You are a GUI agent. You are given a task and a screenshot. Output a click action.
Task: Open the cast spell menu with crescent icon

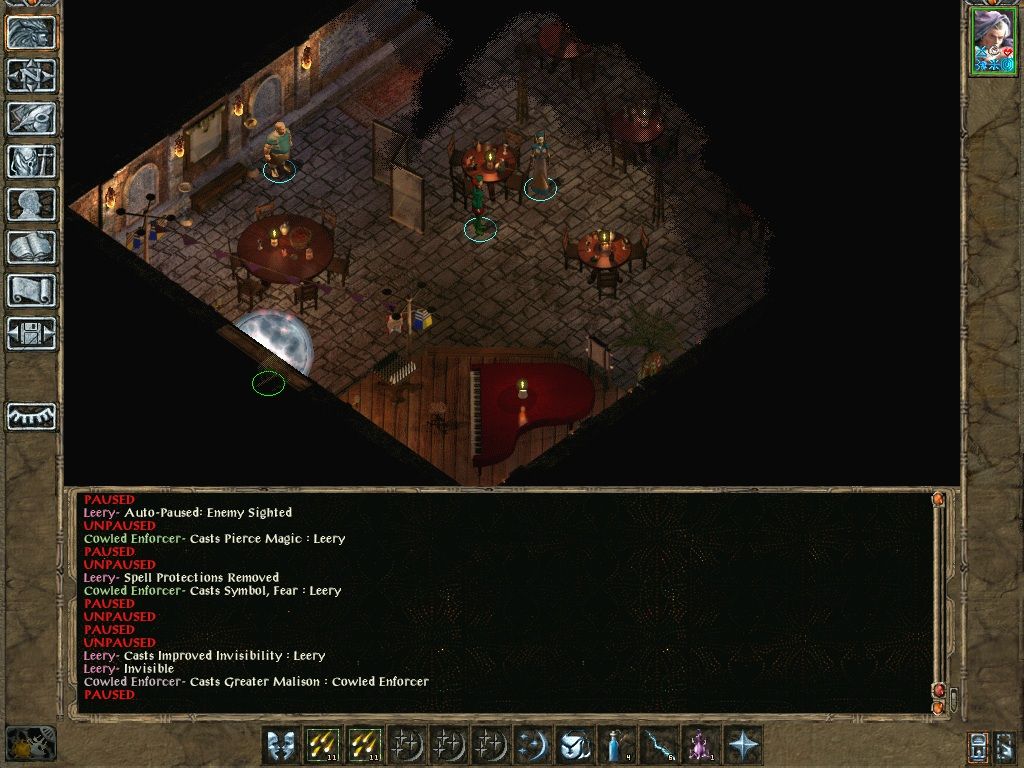[x=533, y=745]
